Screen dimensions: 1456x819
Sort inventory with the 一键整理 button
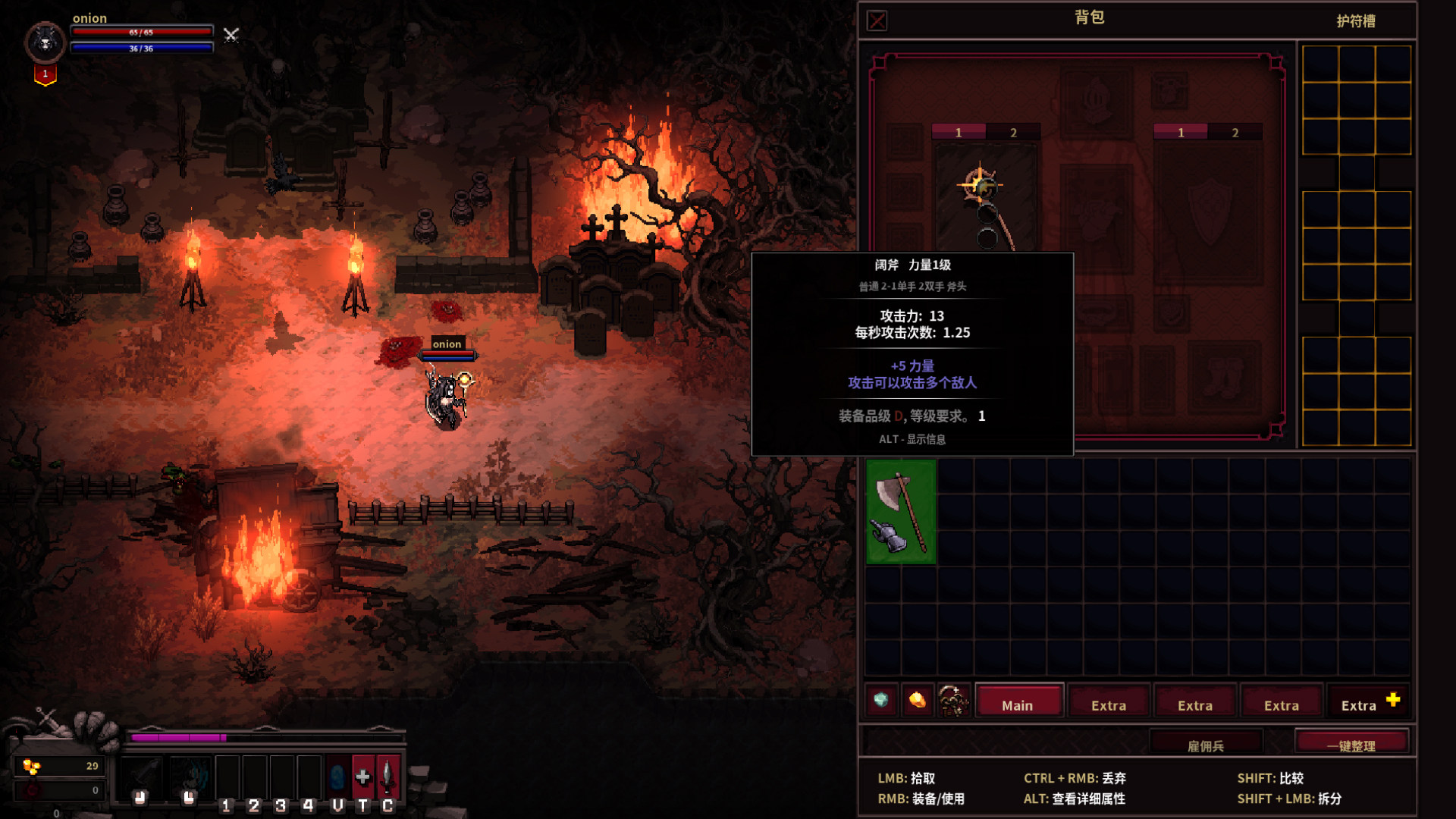(1351, 745)
